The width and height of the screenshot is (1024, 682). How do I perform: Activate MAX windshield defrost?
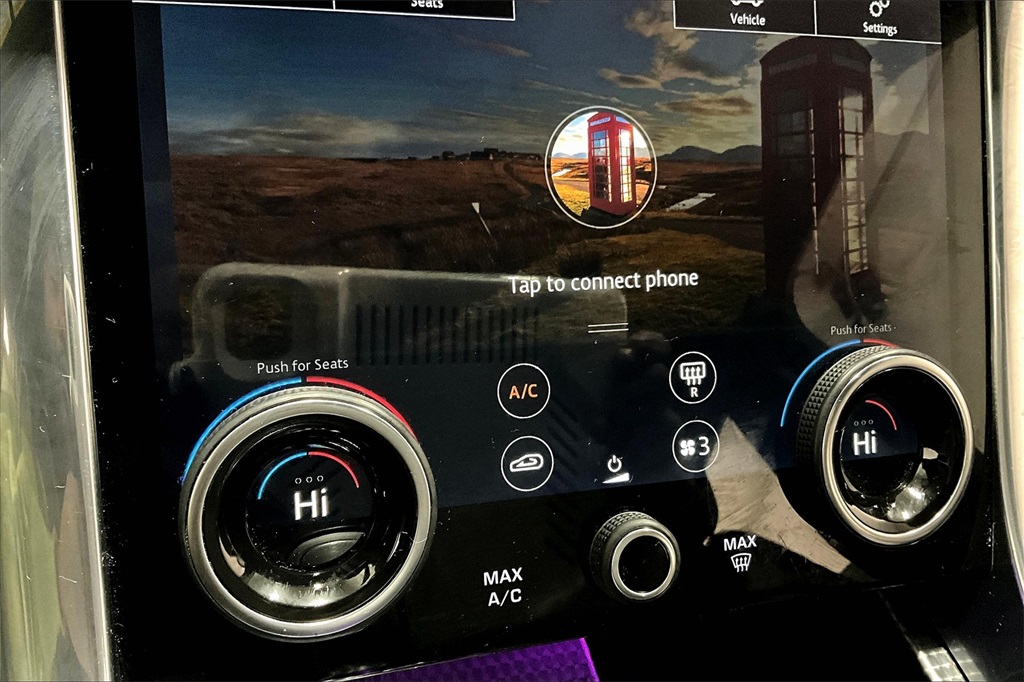(740, 553)
